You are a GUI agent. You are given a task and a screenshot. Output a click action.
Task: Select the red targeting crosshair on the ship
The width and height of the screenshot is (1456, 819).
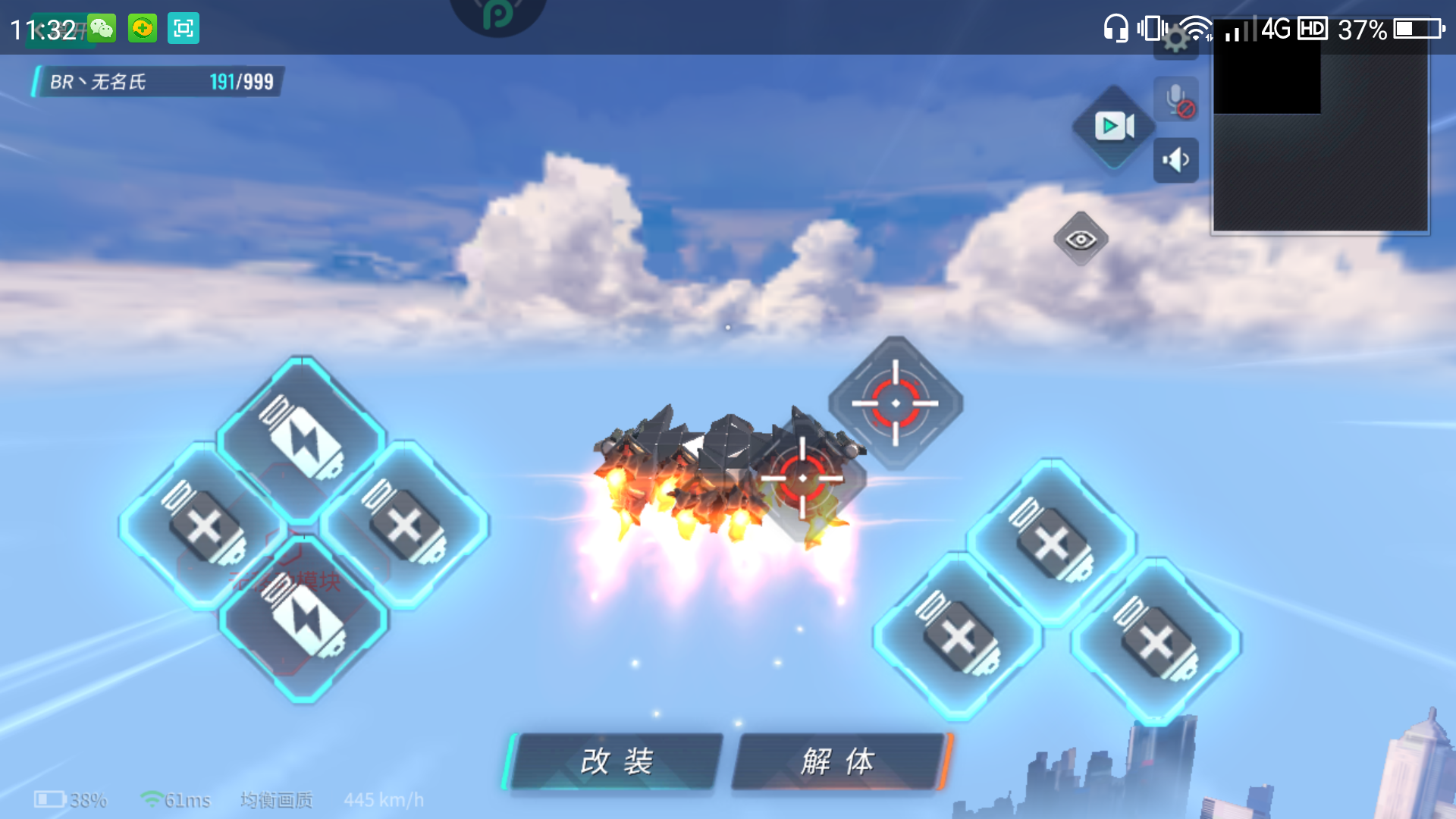point(802,479)
